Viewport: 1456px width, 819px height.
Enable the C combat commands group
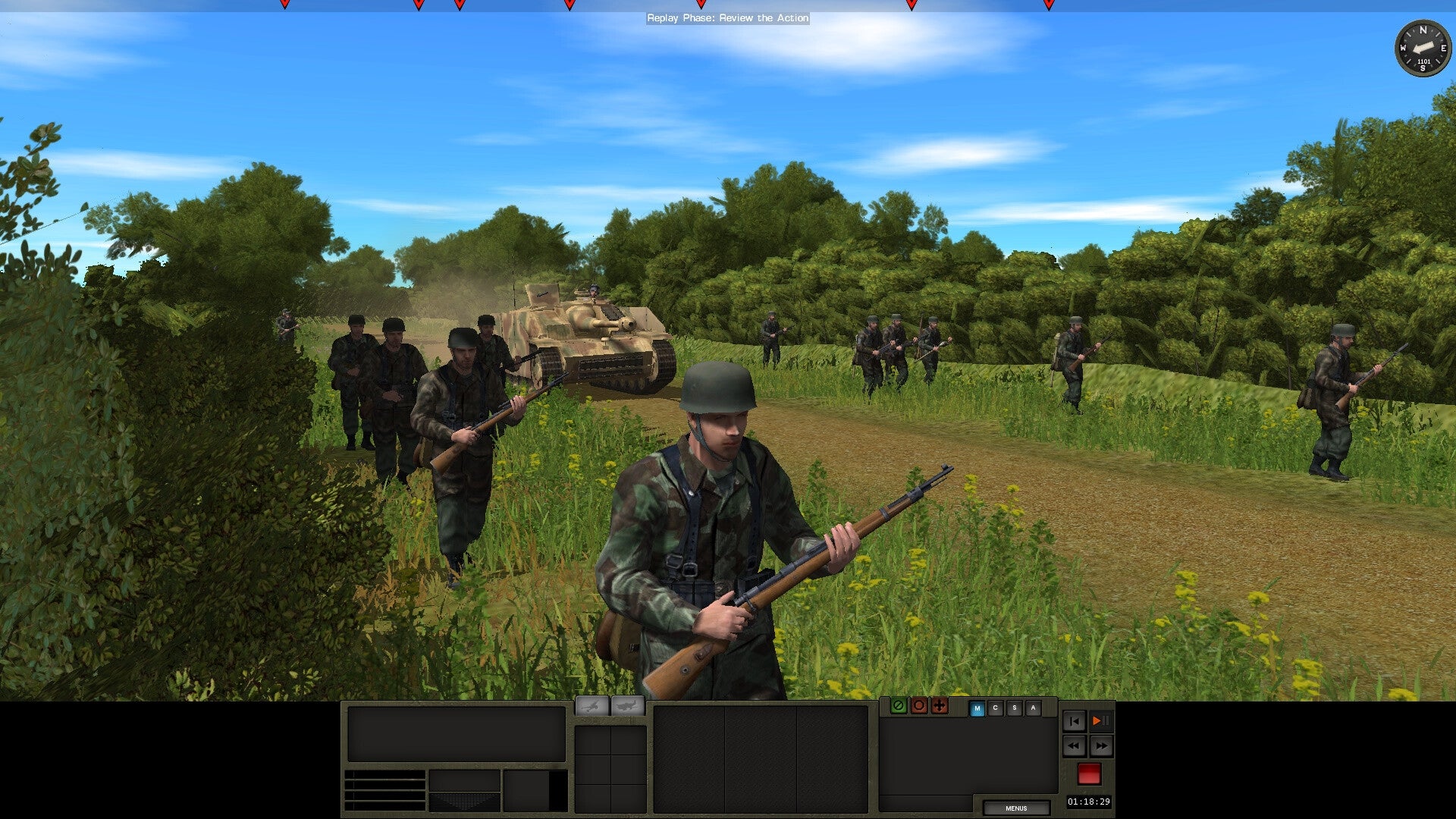[x=996, y=708]
